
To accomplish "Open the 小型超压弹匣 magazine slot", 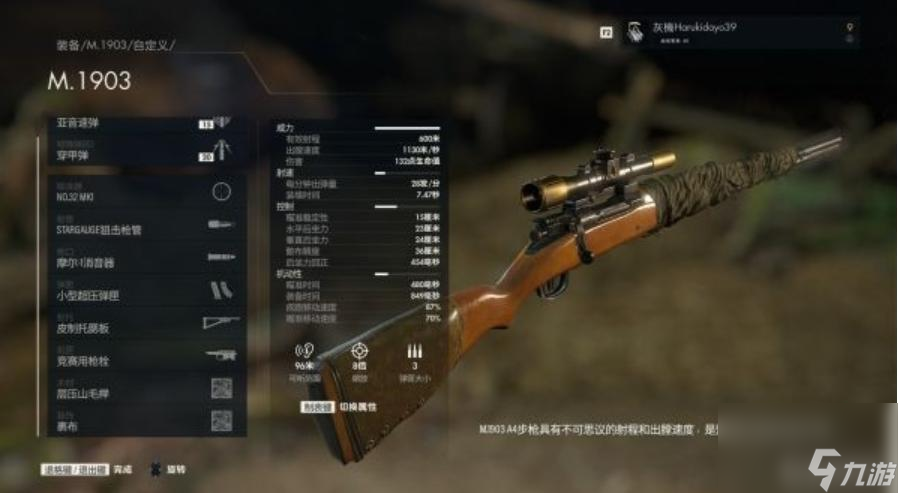I will click(145, 291).
